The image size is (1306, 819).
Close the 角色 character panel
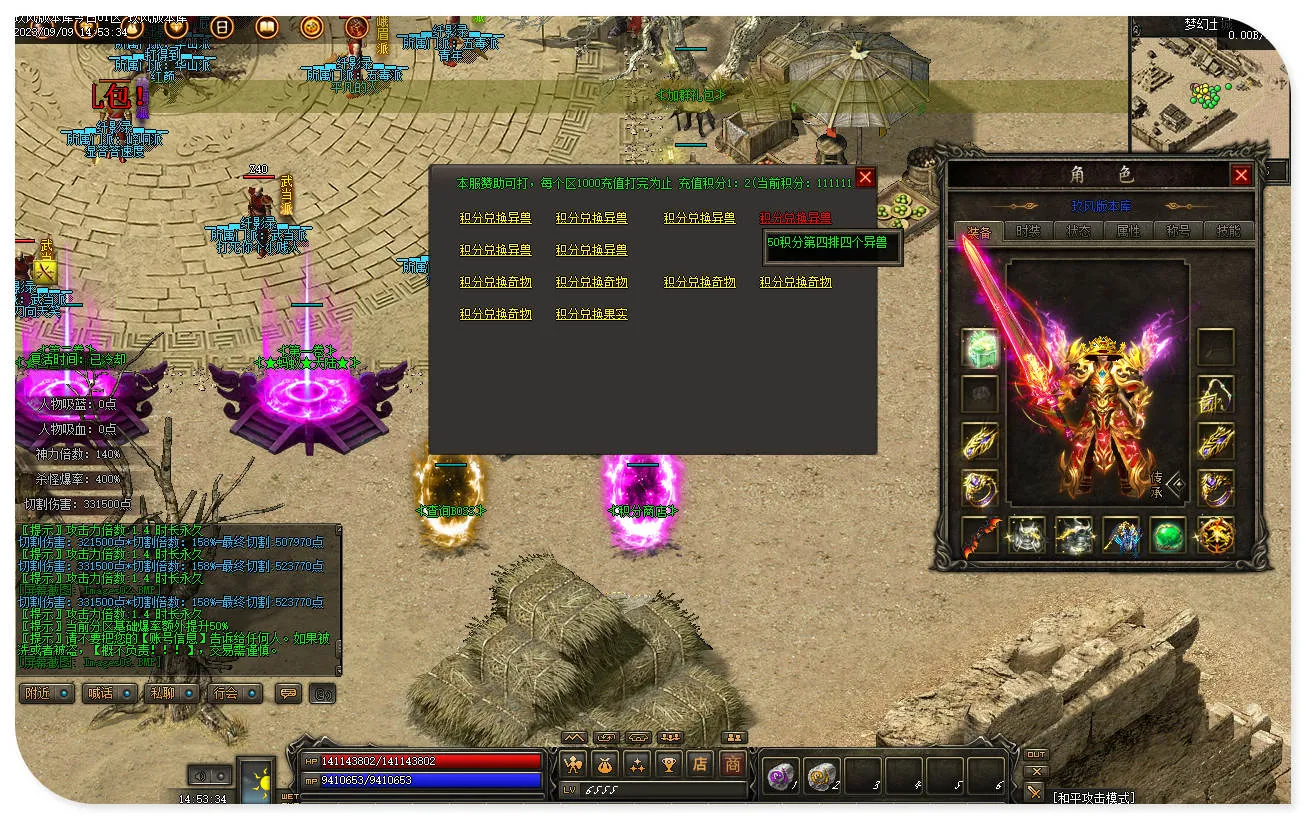tap(1241, 175)
